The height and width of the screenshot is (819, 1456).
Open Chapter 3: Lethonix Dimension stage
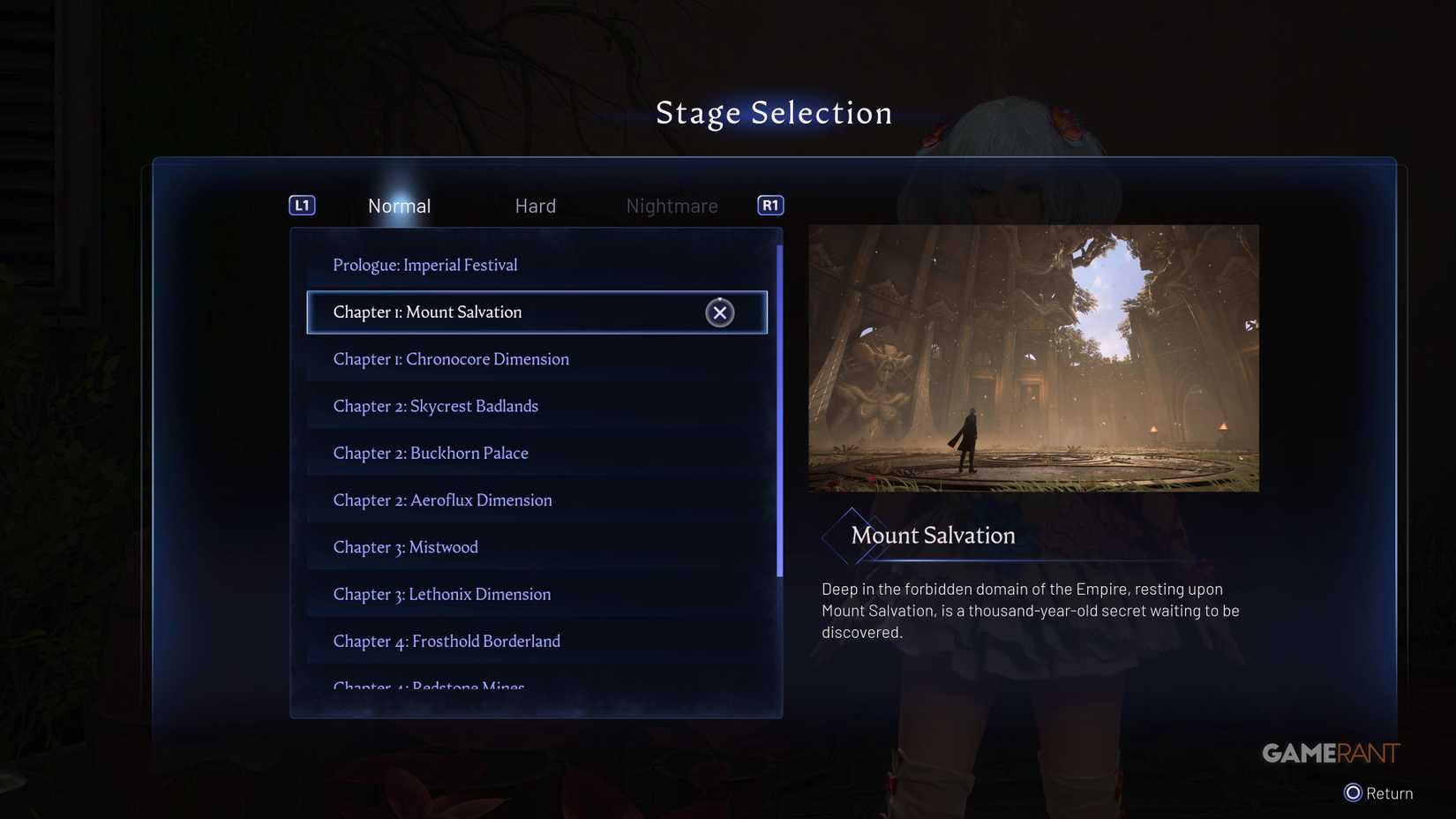pyautogui.click(x=442, y=594)
